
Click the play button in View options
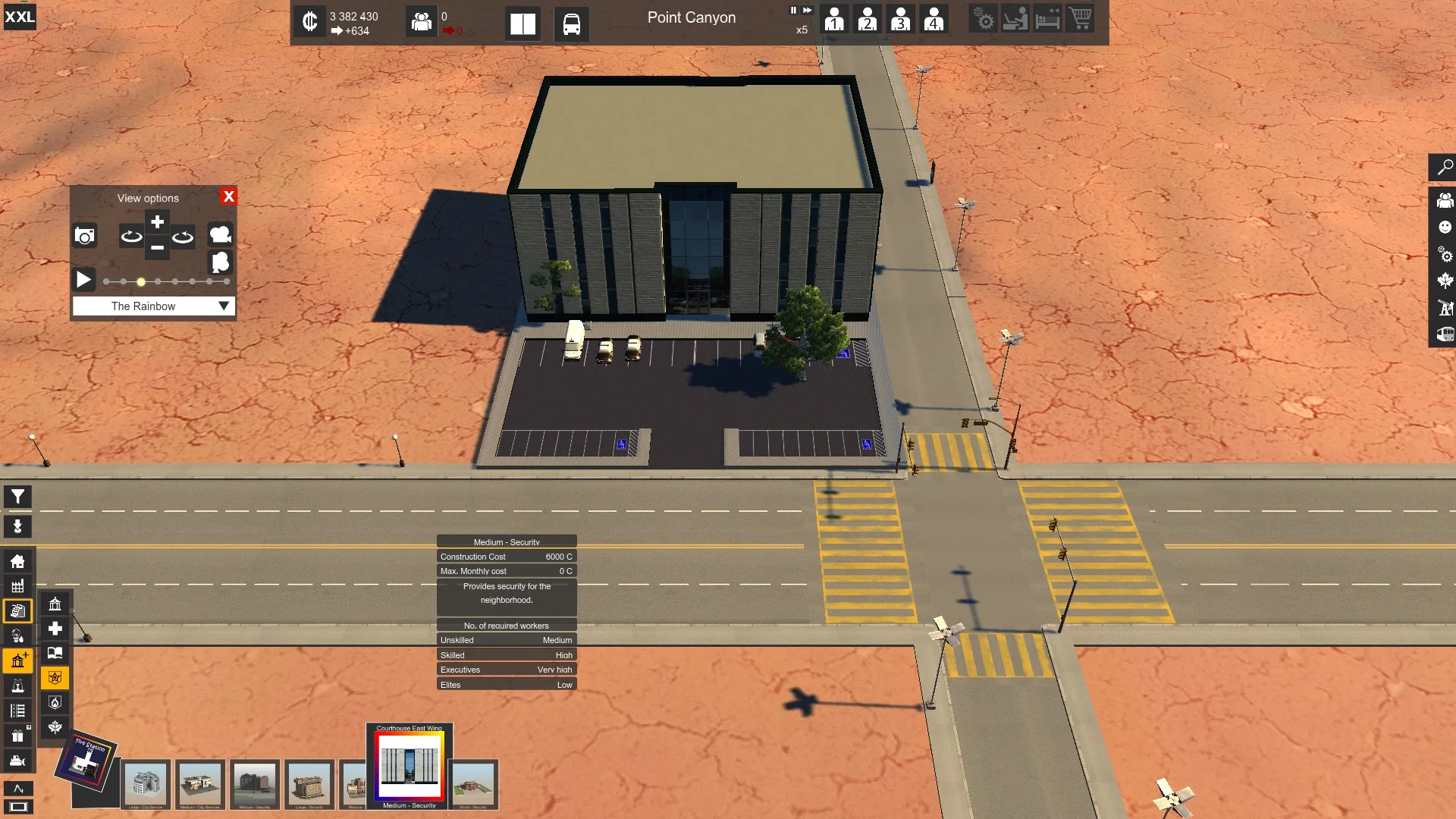83,280
